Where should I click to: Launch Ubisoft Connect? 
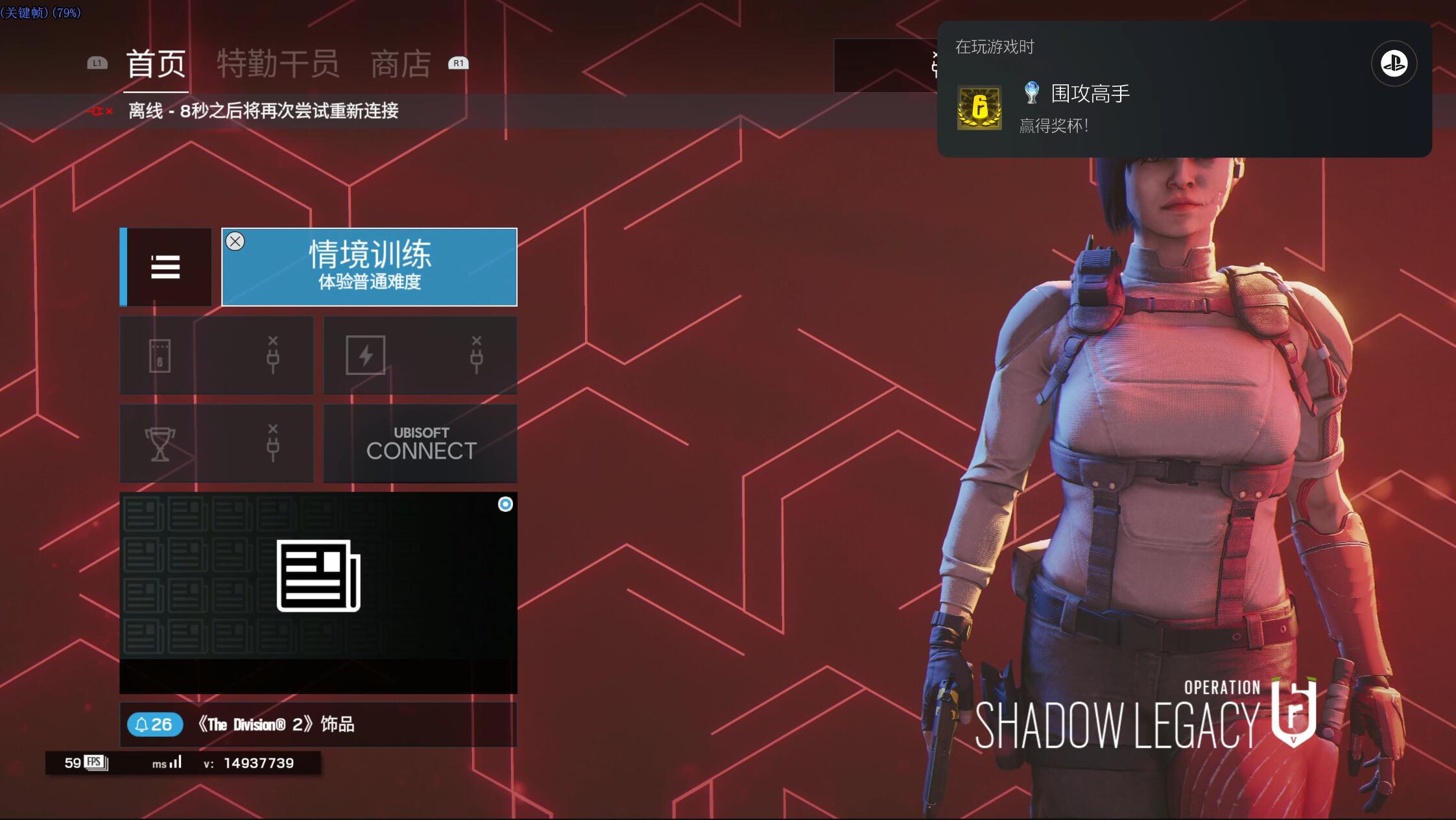pos(420,444)
